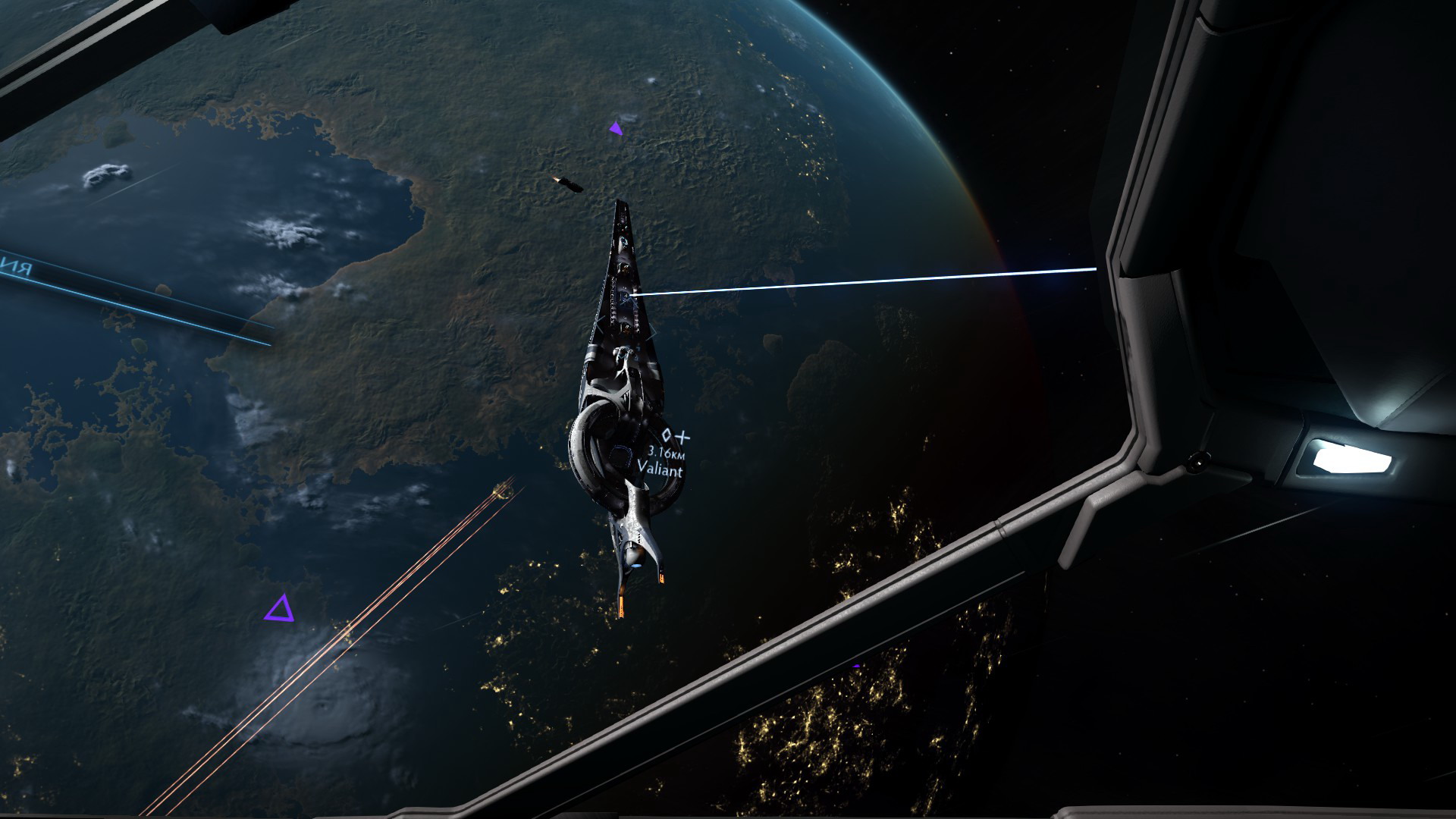Target the outlined purple triangle marker
Viewport: 1456px width, 819px height.
coord(279,609)
